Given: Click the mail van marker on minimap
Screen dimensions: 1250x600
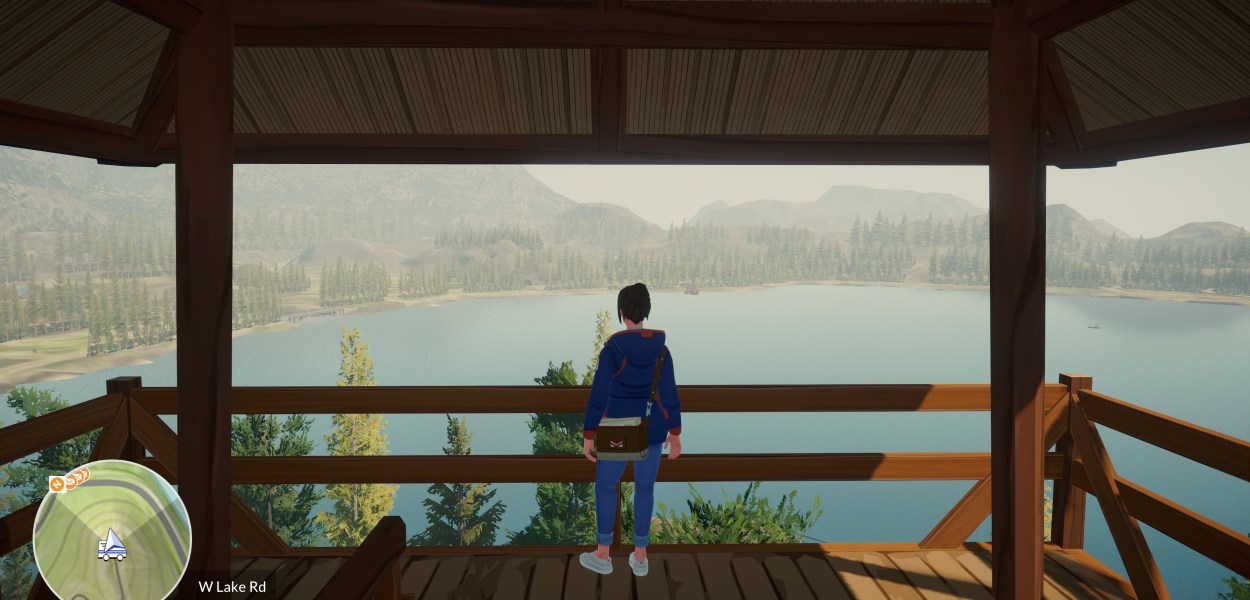Looking at the screenshot, I should point(112,545).
